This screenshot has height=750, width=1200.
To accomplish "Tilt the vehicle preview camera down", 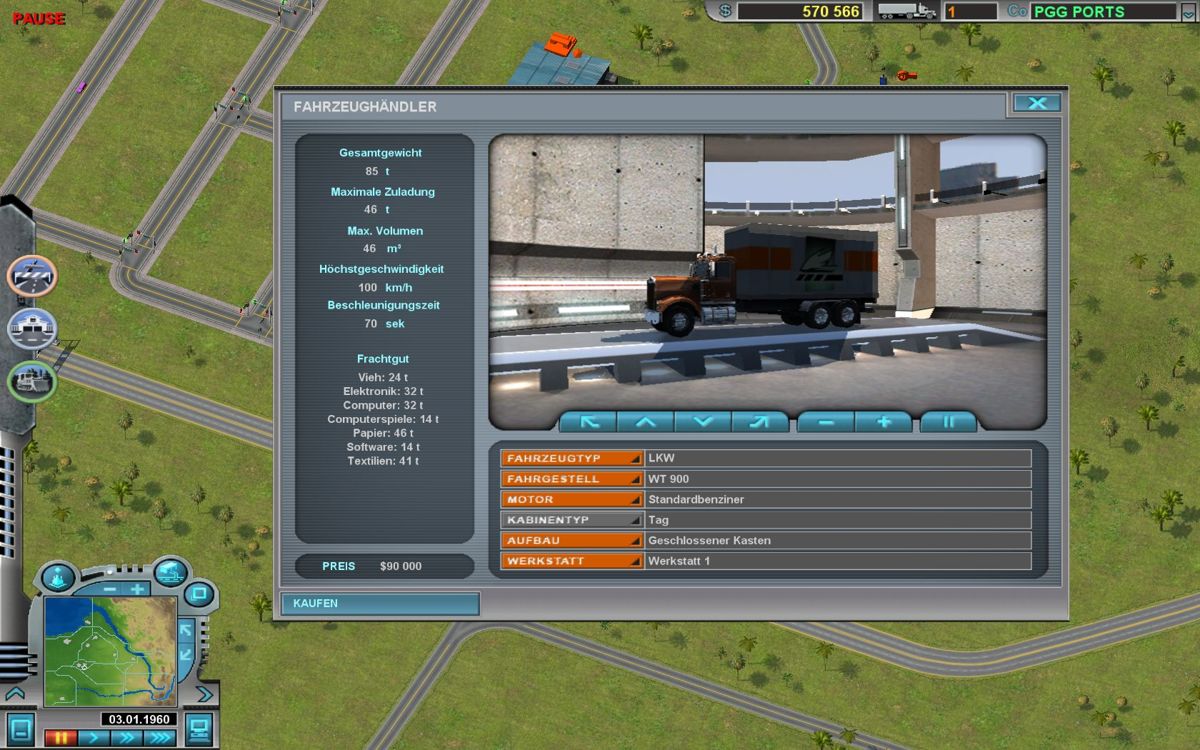I will click(703, 422).
